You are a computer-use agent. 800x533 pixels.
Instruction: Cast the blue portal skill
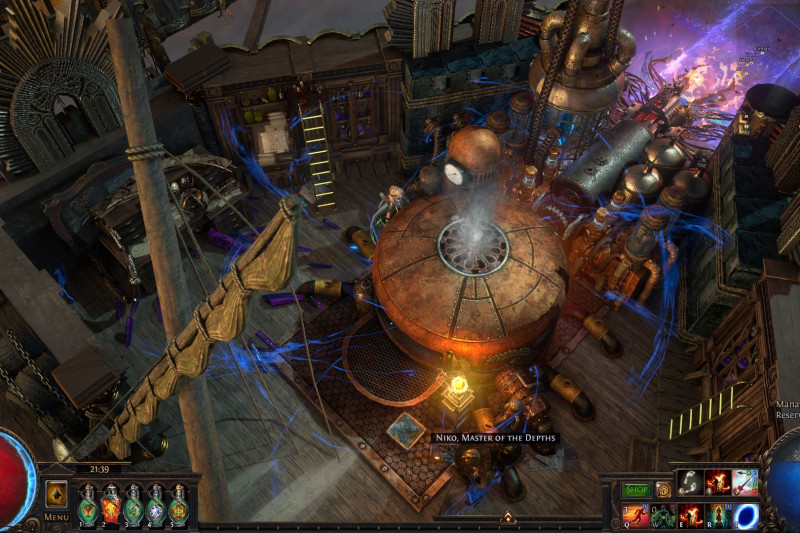click(746, 515)
